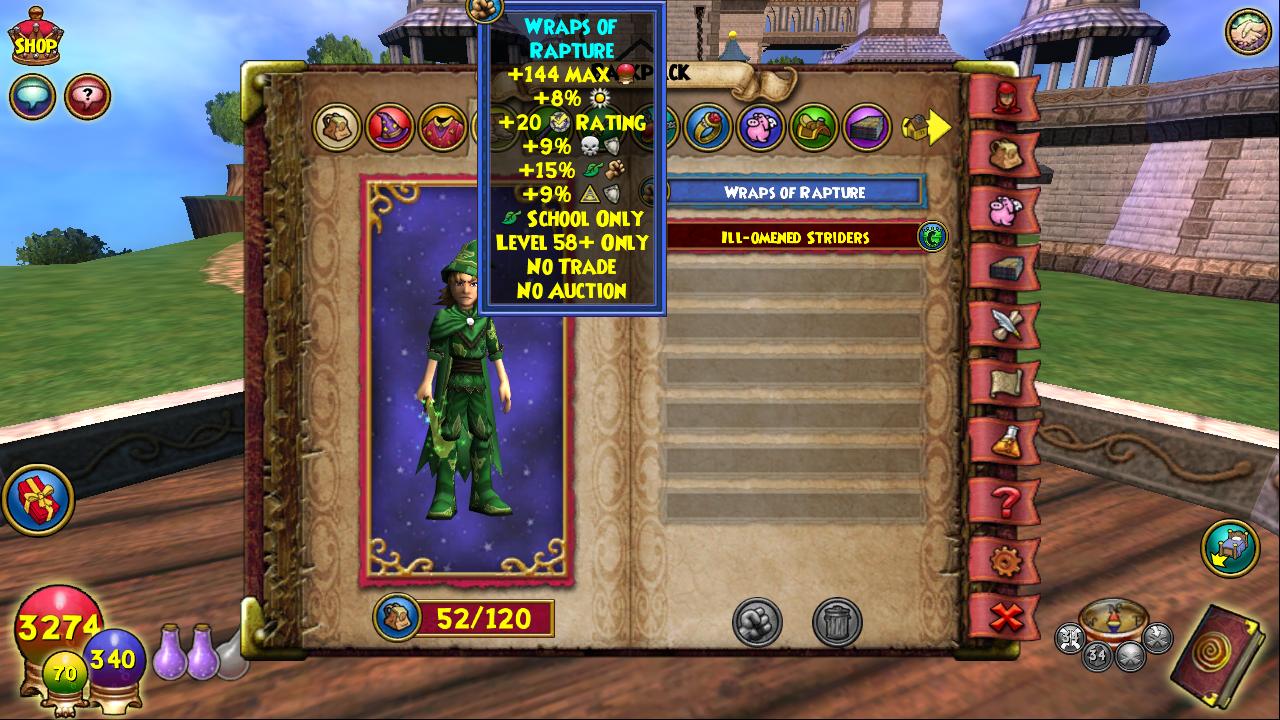Screen dimensions: 1280x720
Task: Select the Ill-Omened Striders item row
Action: click(x=795, y=237)
